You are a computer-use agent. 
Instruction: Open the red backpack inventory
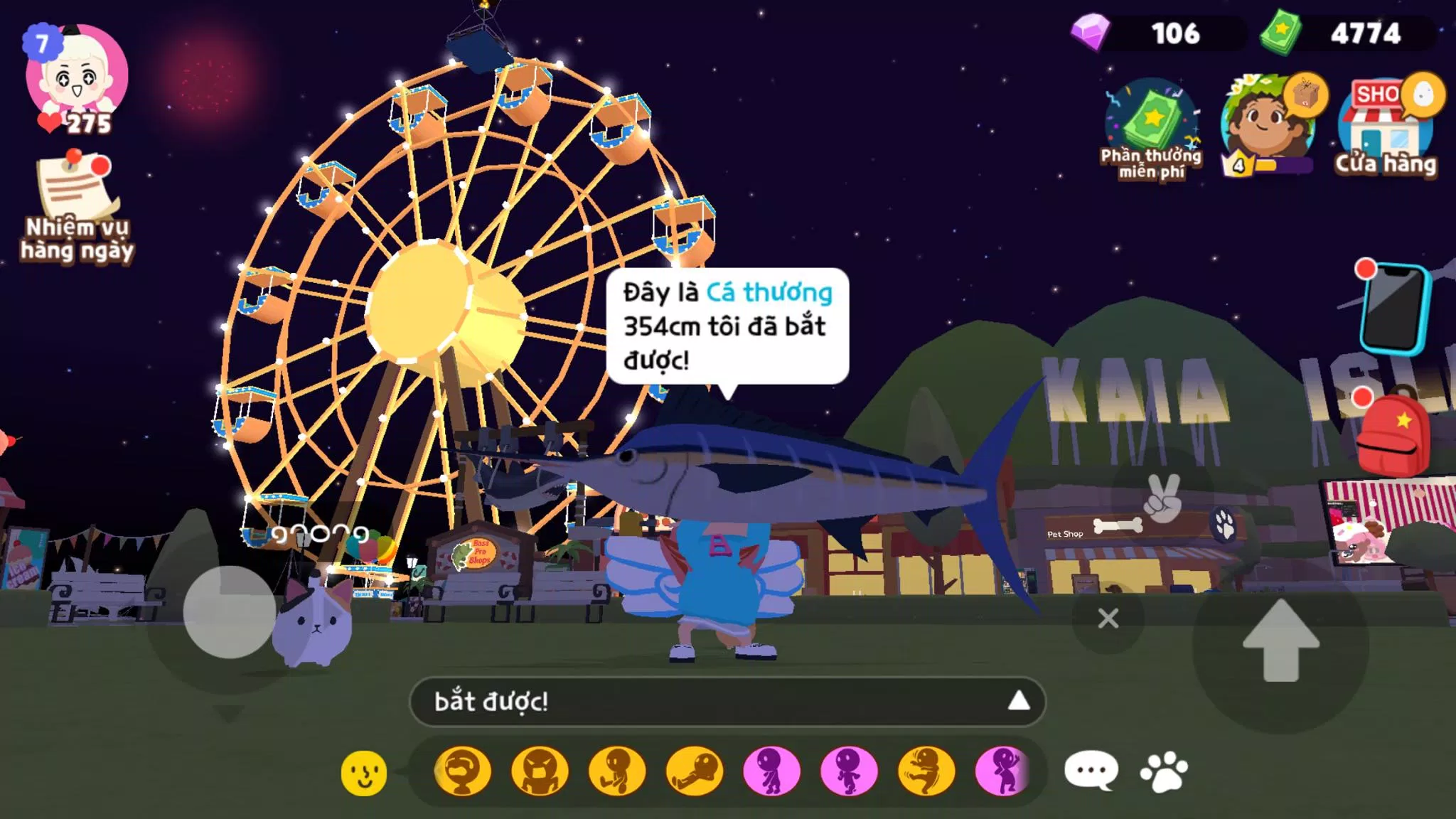coord(1395,434)
